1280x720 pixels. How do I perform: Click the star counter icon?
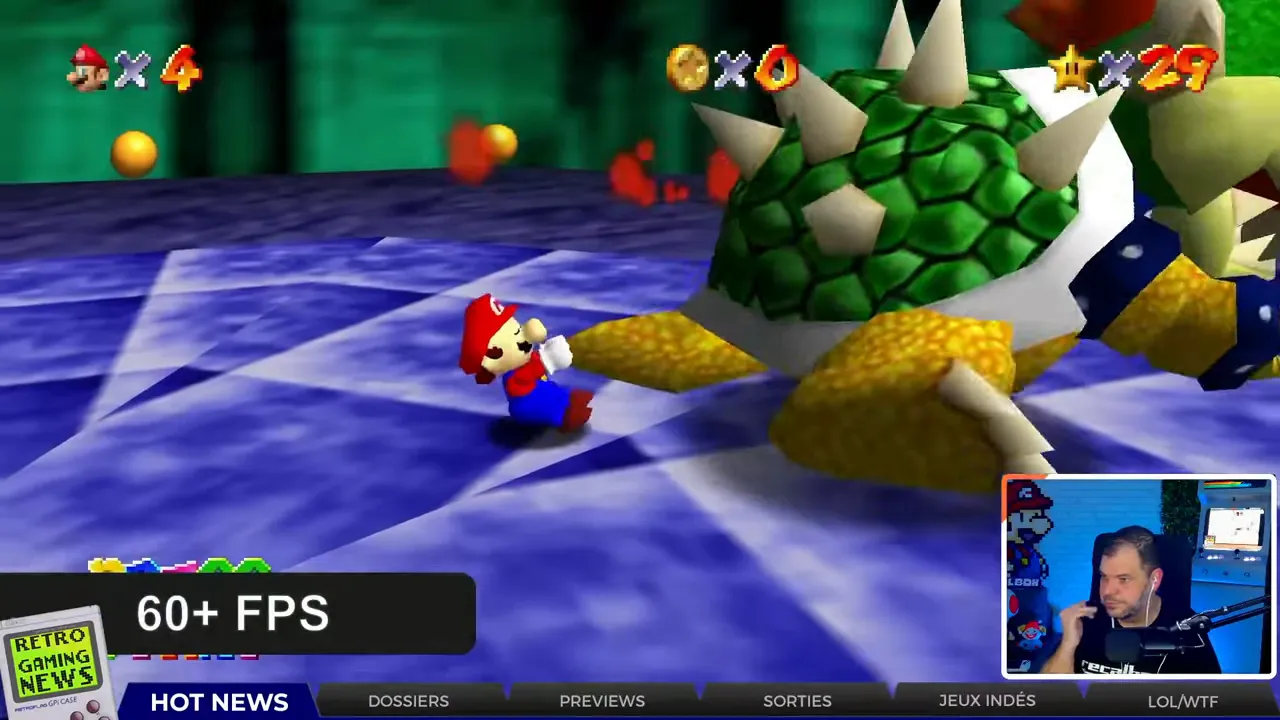pyautogui.click(x=1070, y=70)
